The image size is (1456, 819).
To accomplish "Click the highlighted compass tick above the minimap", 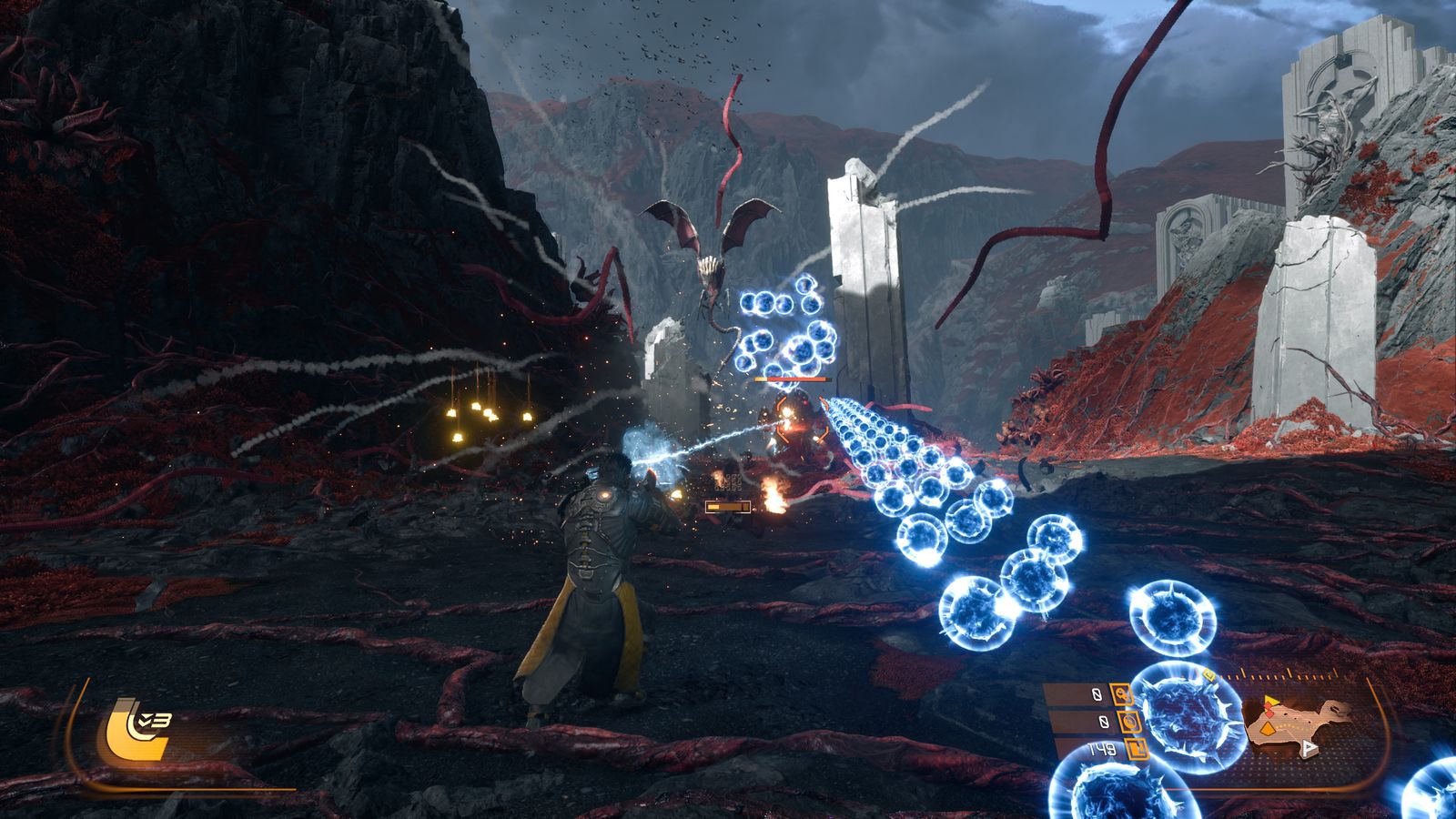I will coord(1289,674).
